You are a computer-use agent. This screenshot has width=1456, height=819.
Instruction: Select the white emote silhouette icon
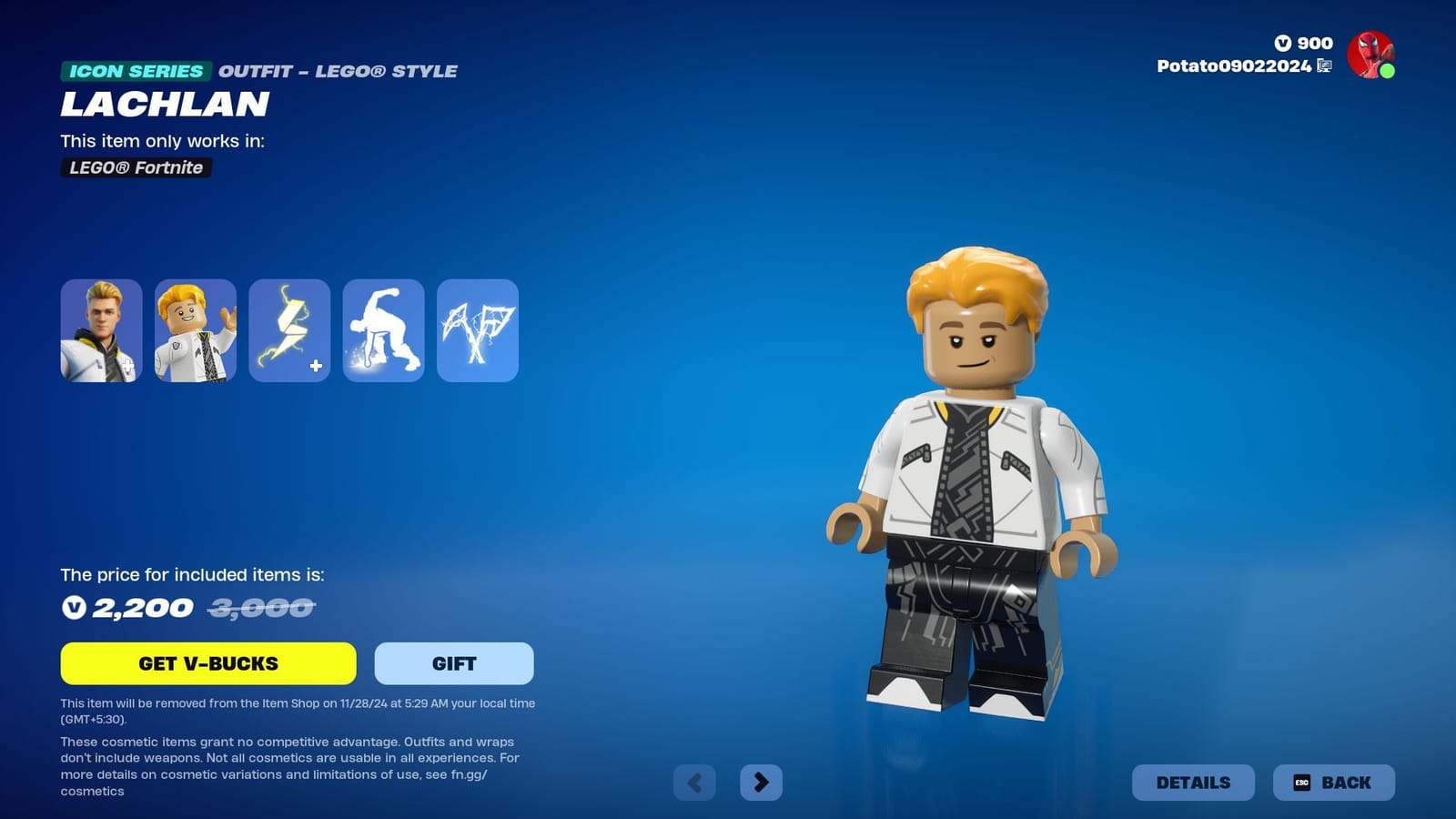(382, 330)
